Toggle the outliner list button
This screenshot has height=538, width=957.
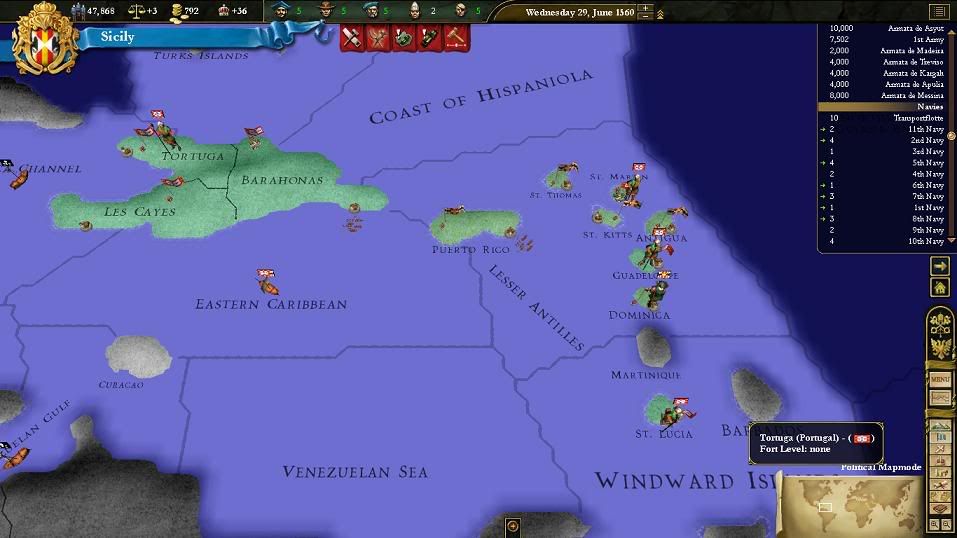point(937,12)
